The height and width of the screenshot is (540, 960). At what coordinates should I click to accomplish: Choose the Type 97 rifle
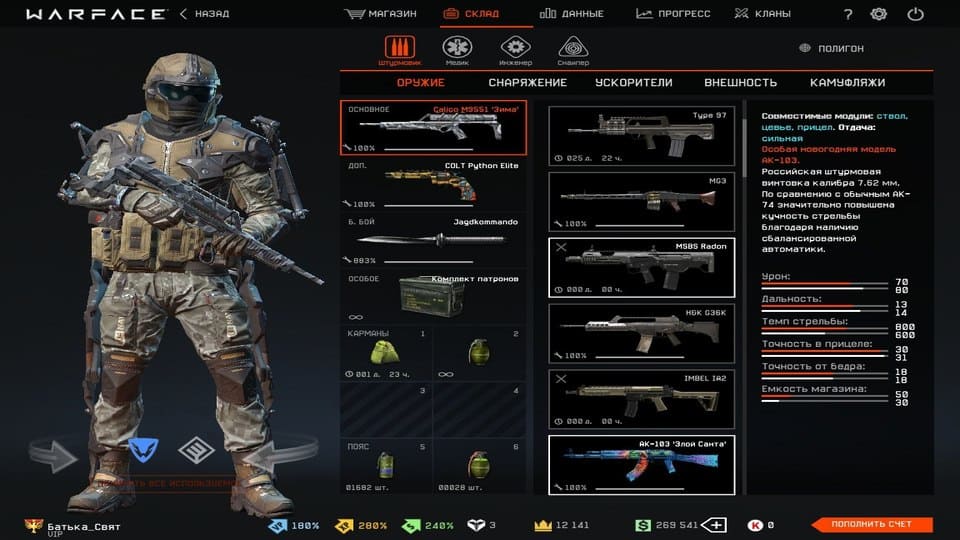click(x=641, y=136)
